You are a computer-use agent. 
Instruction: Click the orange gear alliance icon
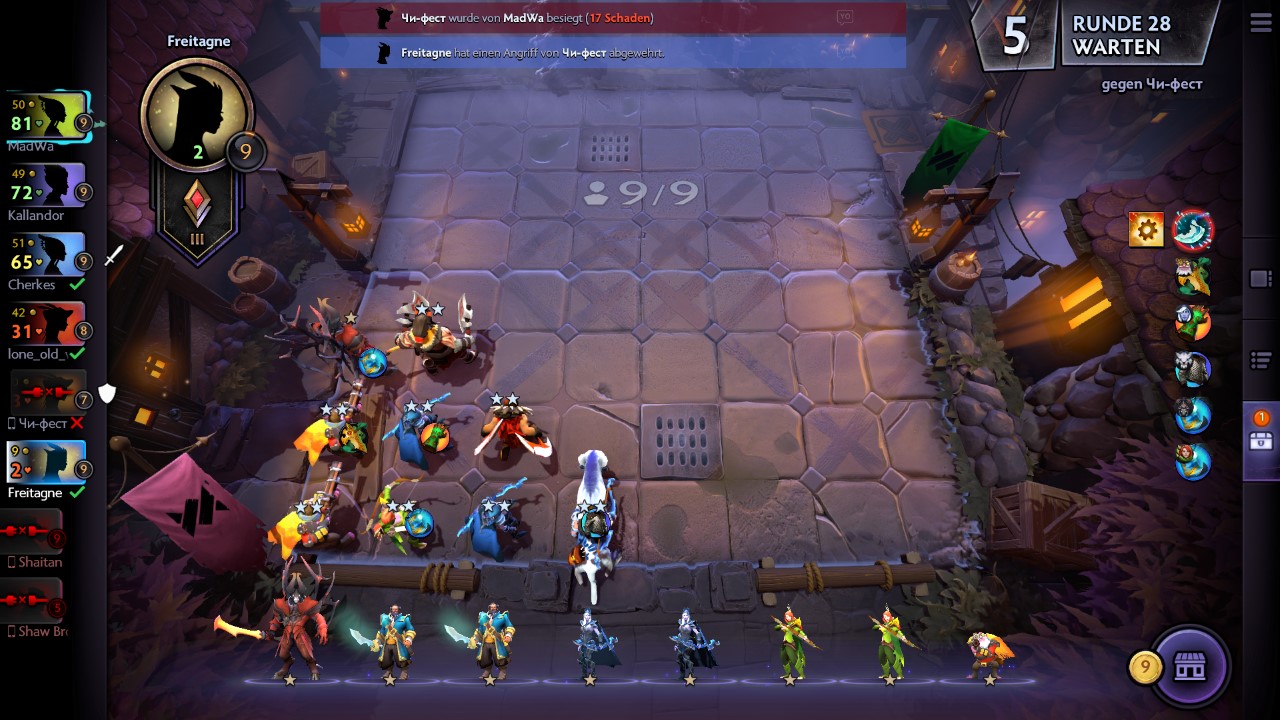coord(1146,230)
